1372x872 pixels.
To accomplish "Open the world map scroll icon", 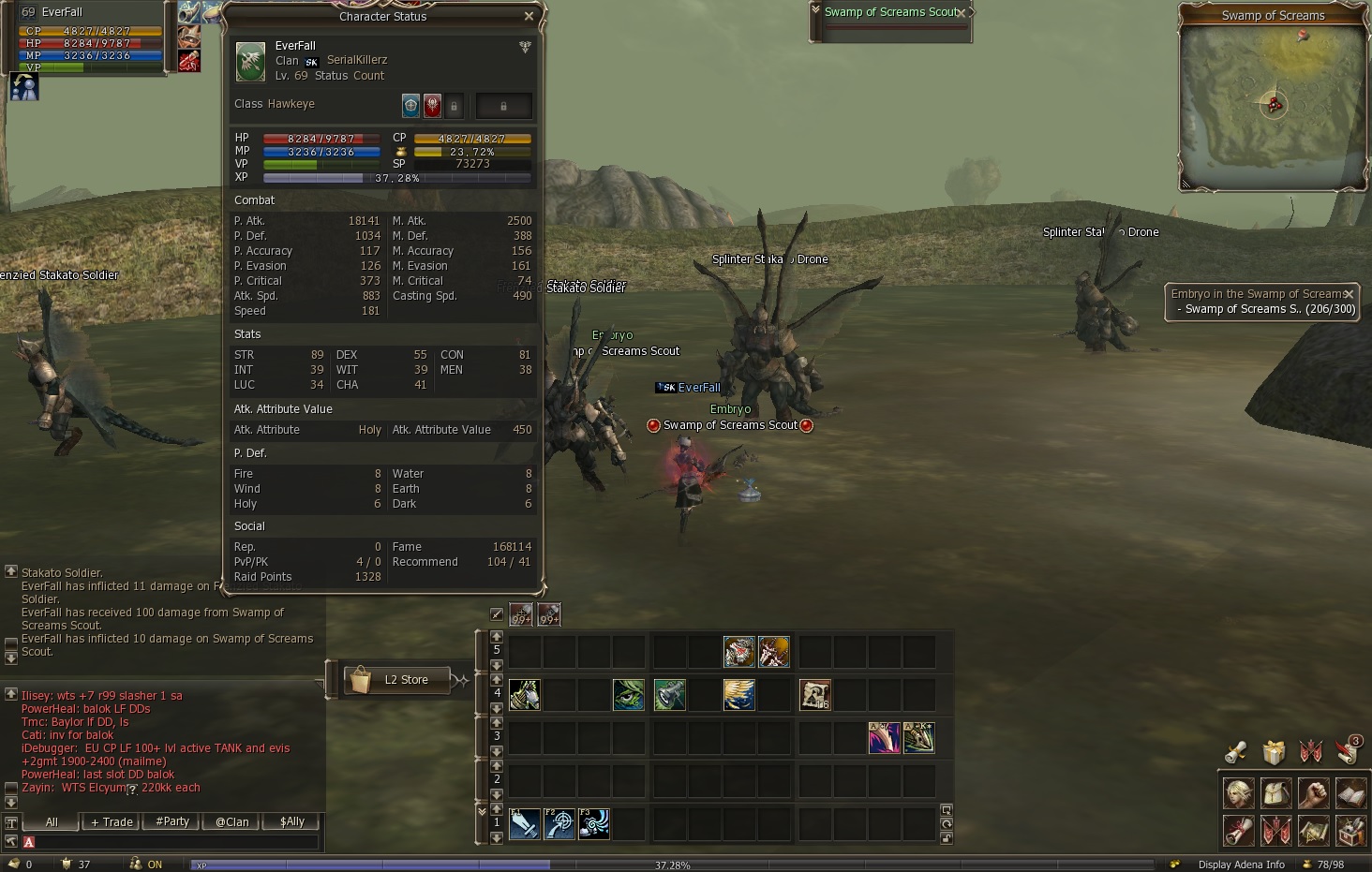I will click(1313, 830).
